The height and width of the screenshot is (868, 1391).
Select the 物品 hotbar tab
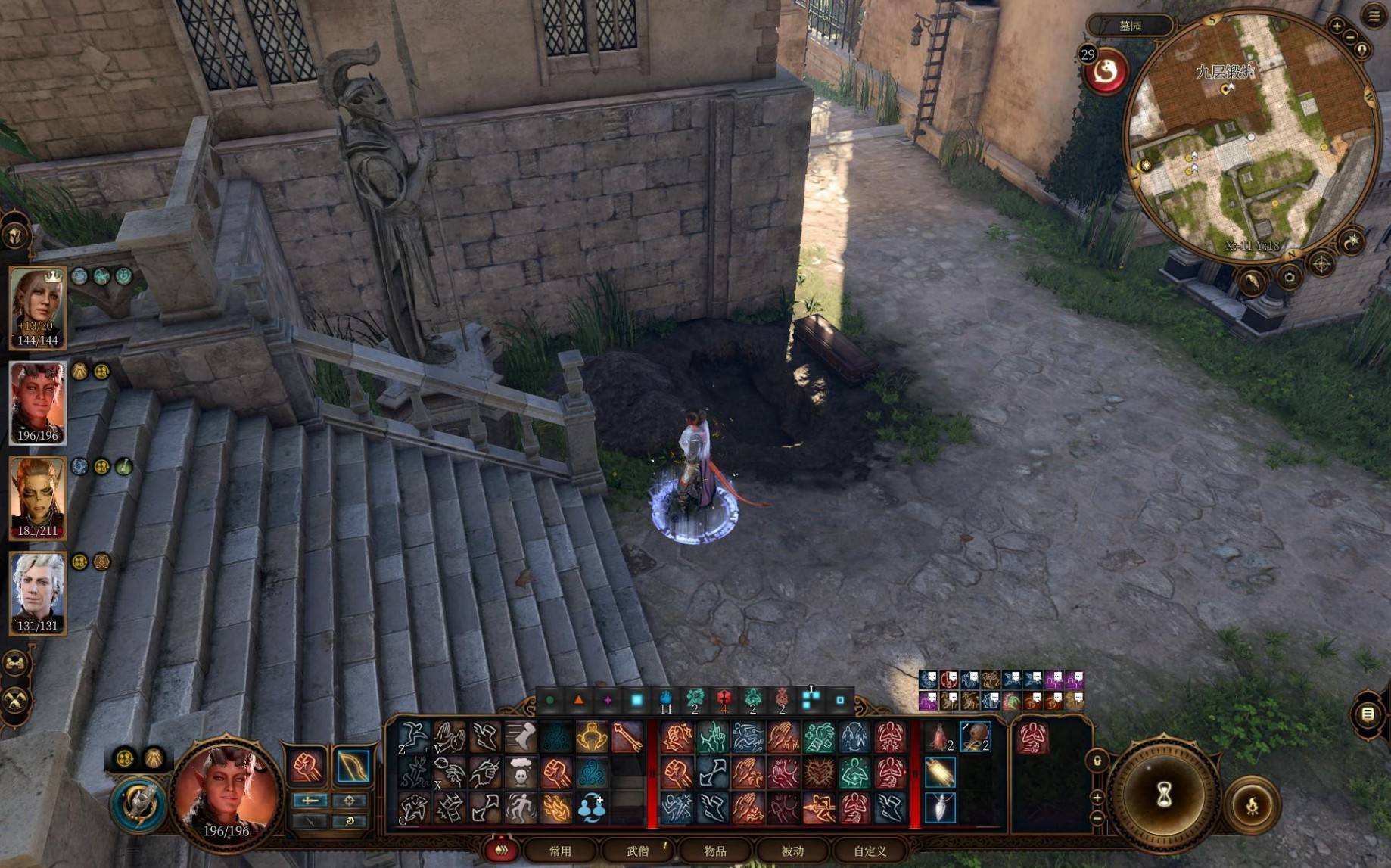click(715, 851)
